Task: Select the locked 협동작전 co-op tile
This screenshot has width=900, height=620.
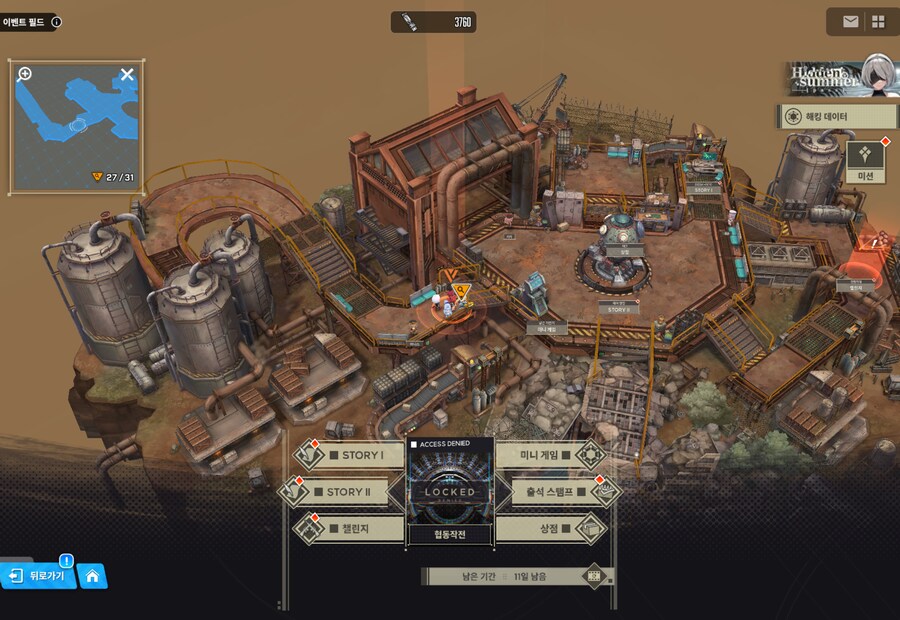Action: point(450,493)
